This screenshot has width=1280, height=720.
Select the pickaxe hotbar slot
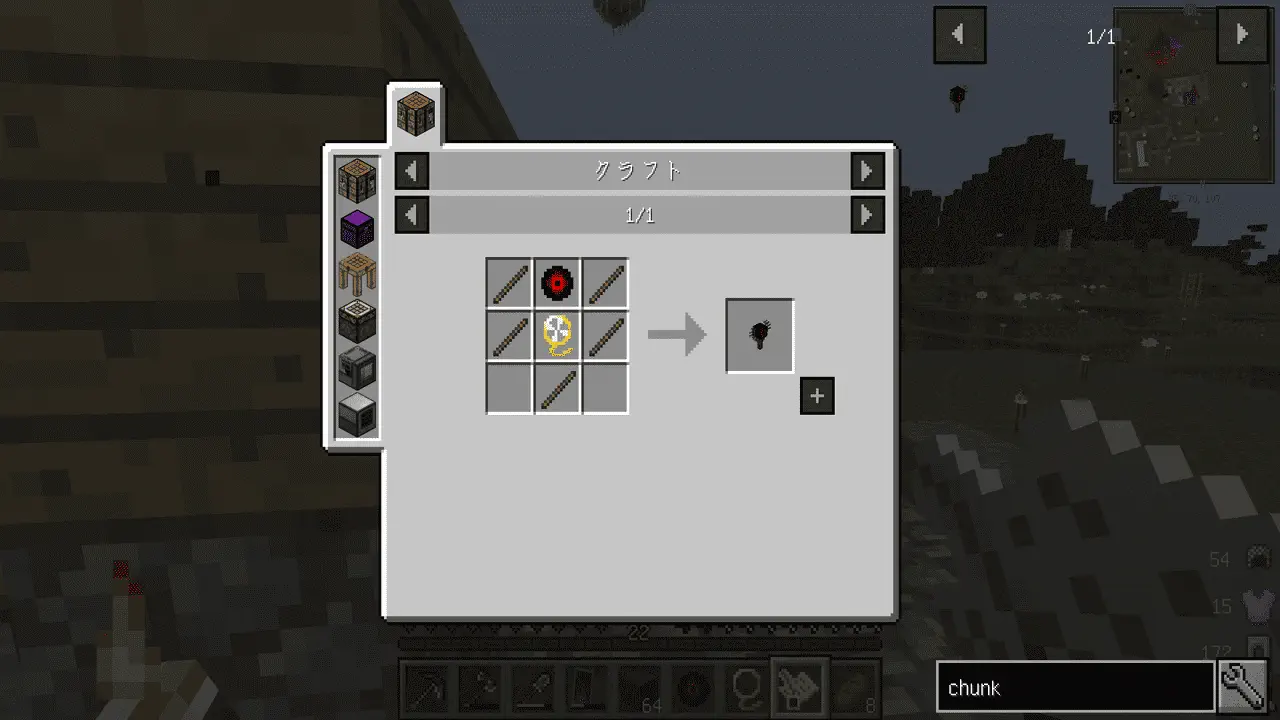(x=427, y=686)
